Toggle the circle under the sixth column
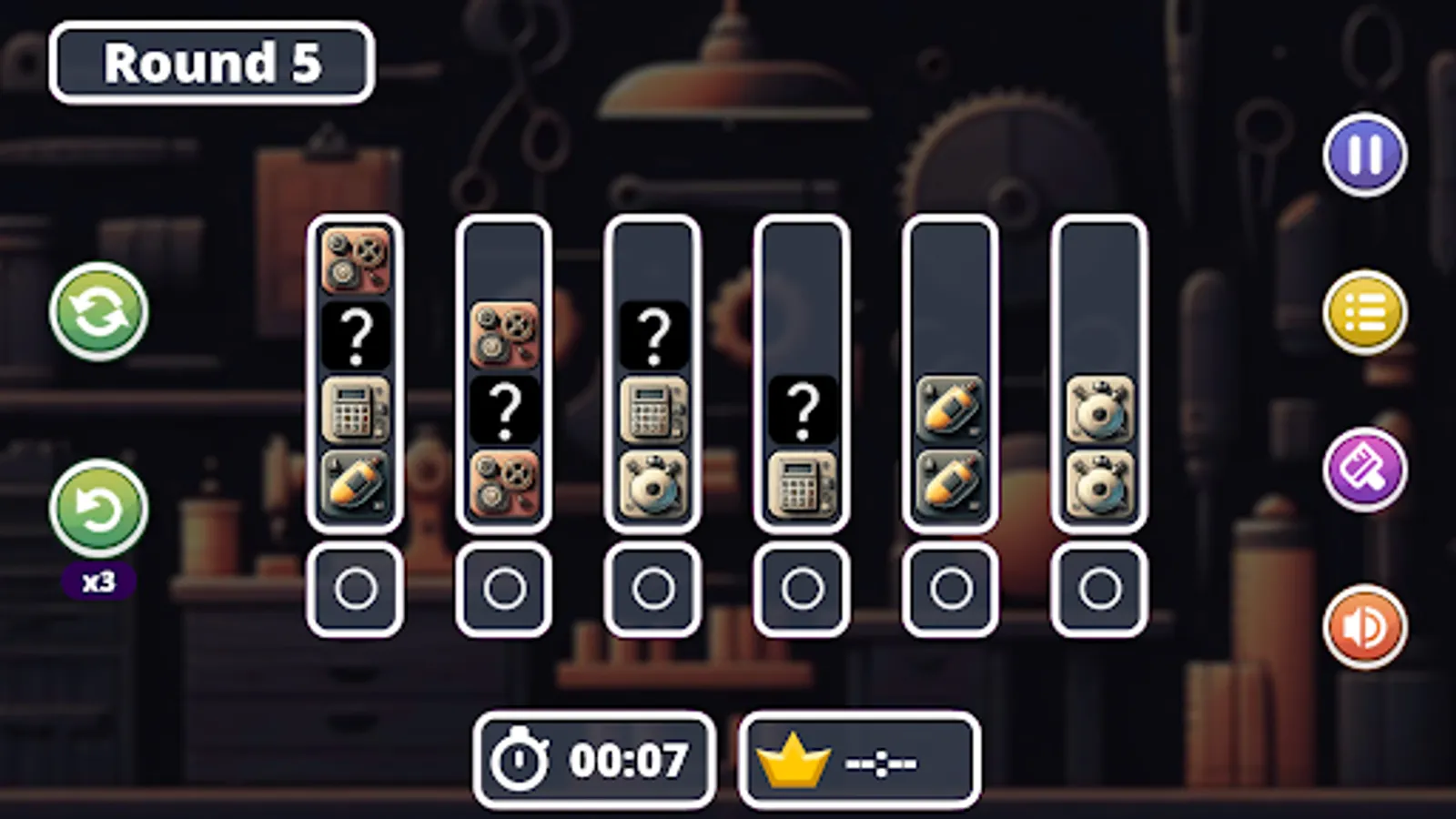The image size is (1456, 819). (1100, 587)
